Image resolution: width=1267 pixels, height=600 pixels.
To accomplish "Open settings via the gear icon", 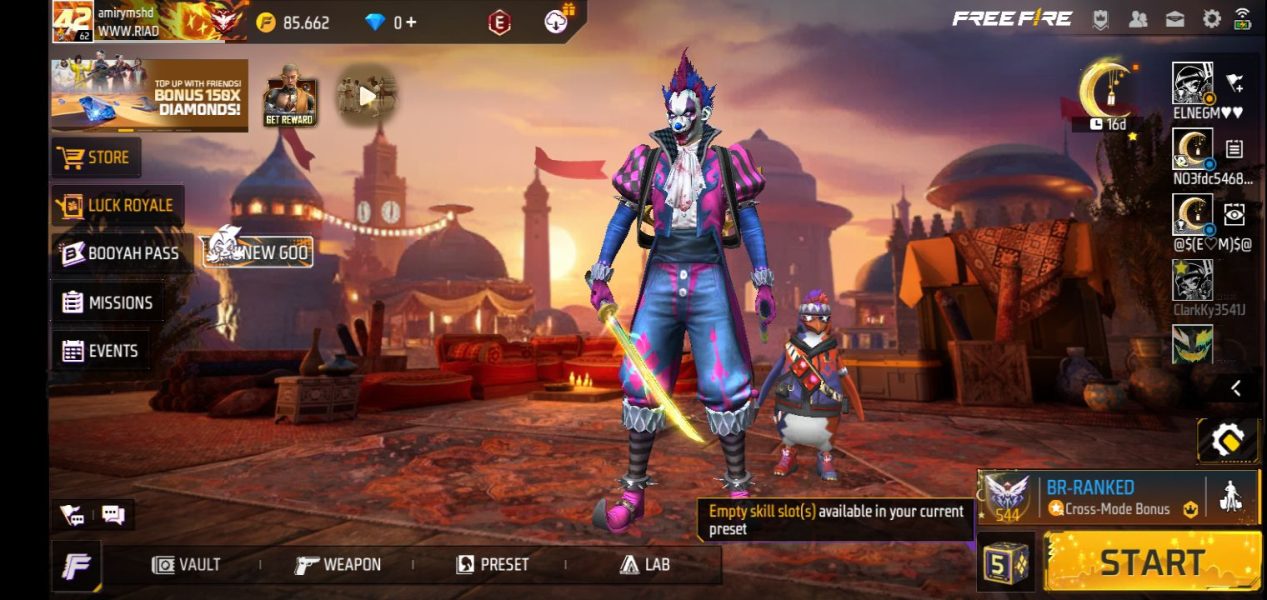I will (x=1211, y=19).
